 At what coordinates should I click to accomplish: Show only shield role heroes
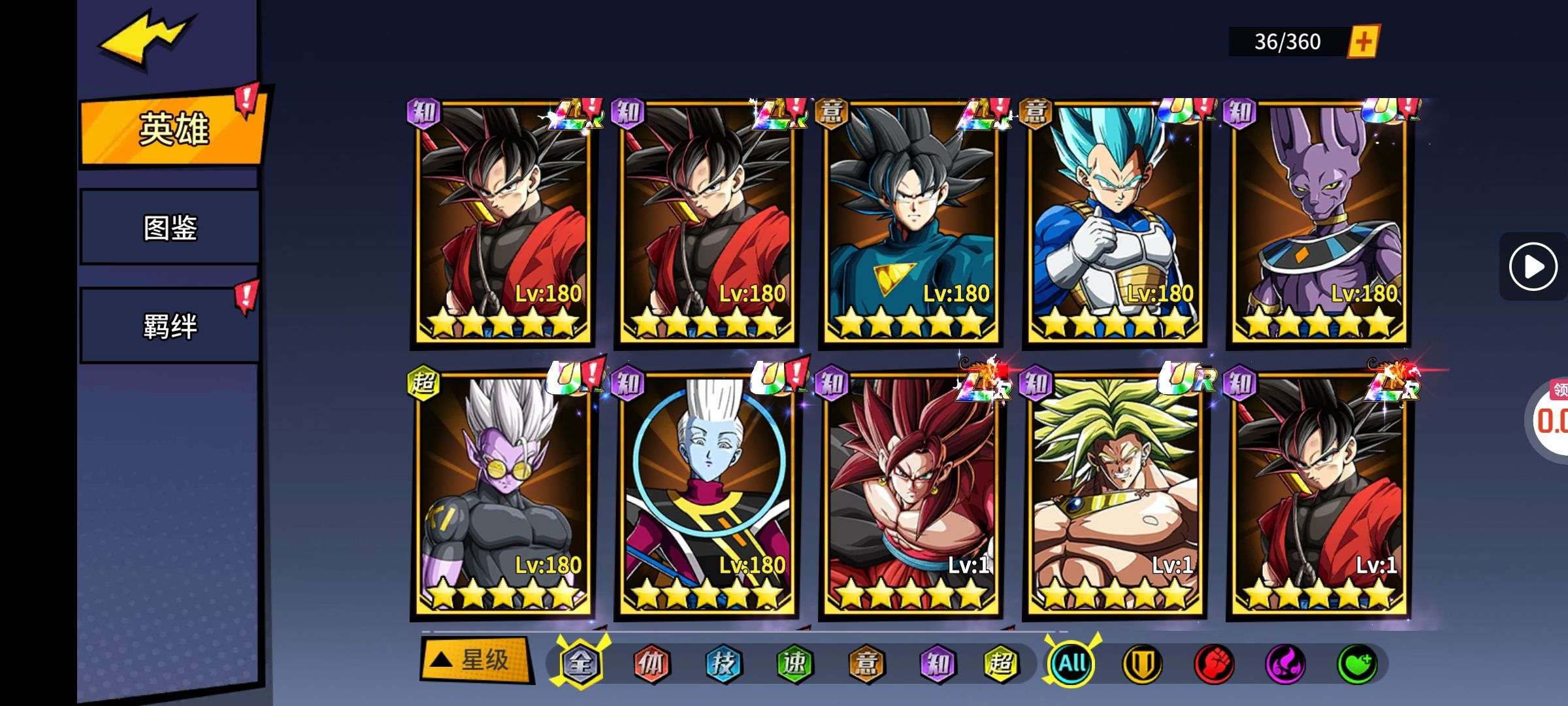pyautogui.click(x=1142, y=664)
